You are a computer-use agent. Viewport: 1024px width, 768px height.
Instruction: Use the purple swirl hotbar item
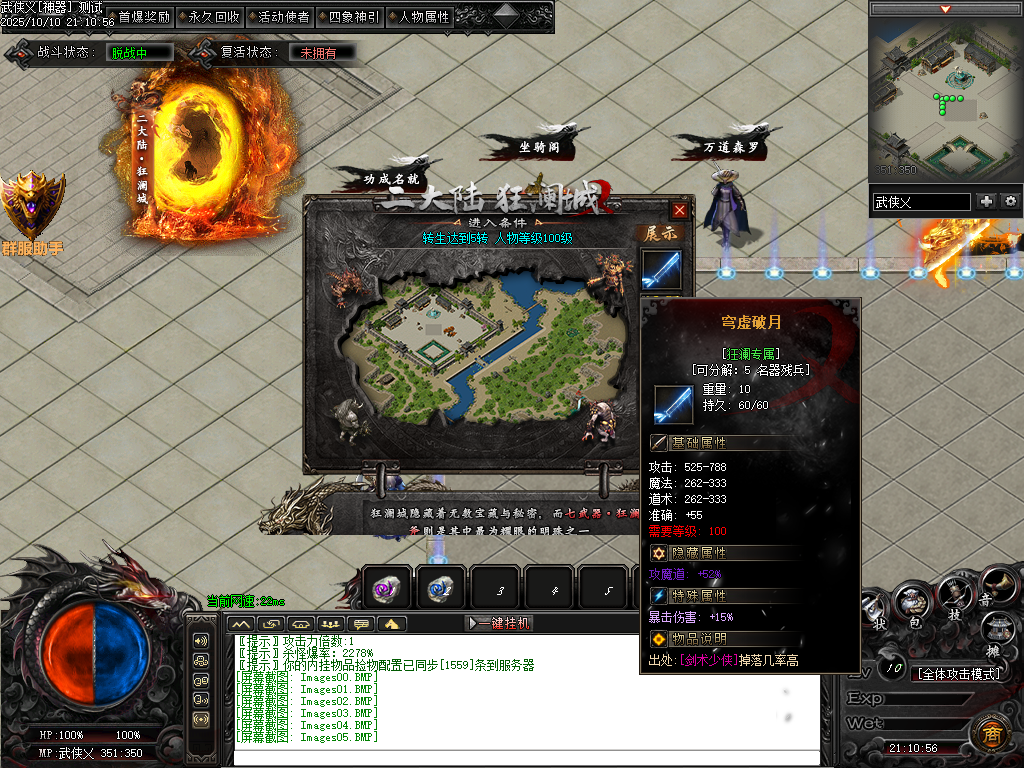386,589
